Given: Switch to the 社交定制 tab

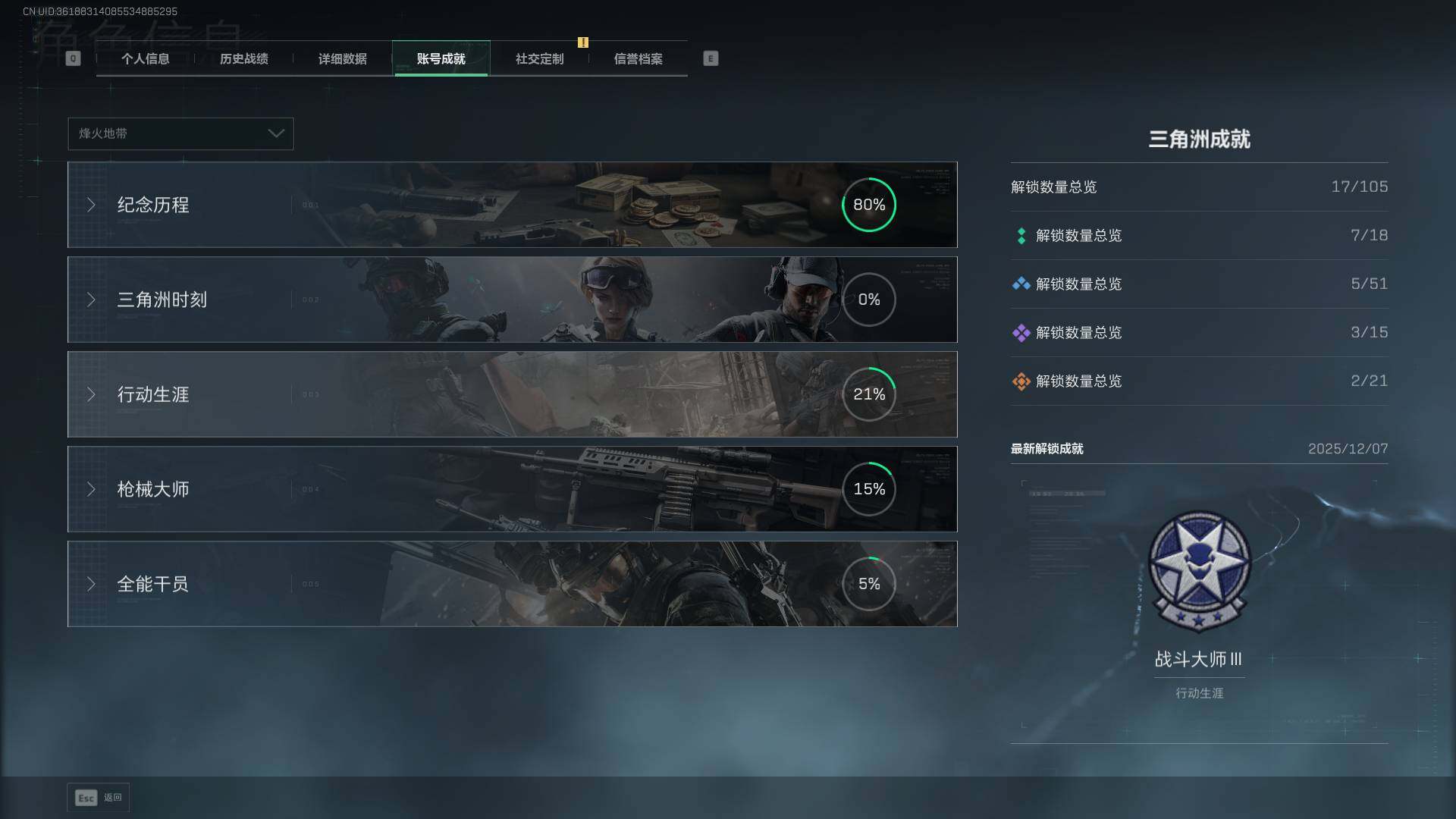Looking at the screenshot, I should click(539, 59).
